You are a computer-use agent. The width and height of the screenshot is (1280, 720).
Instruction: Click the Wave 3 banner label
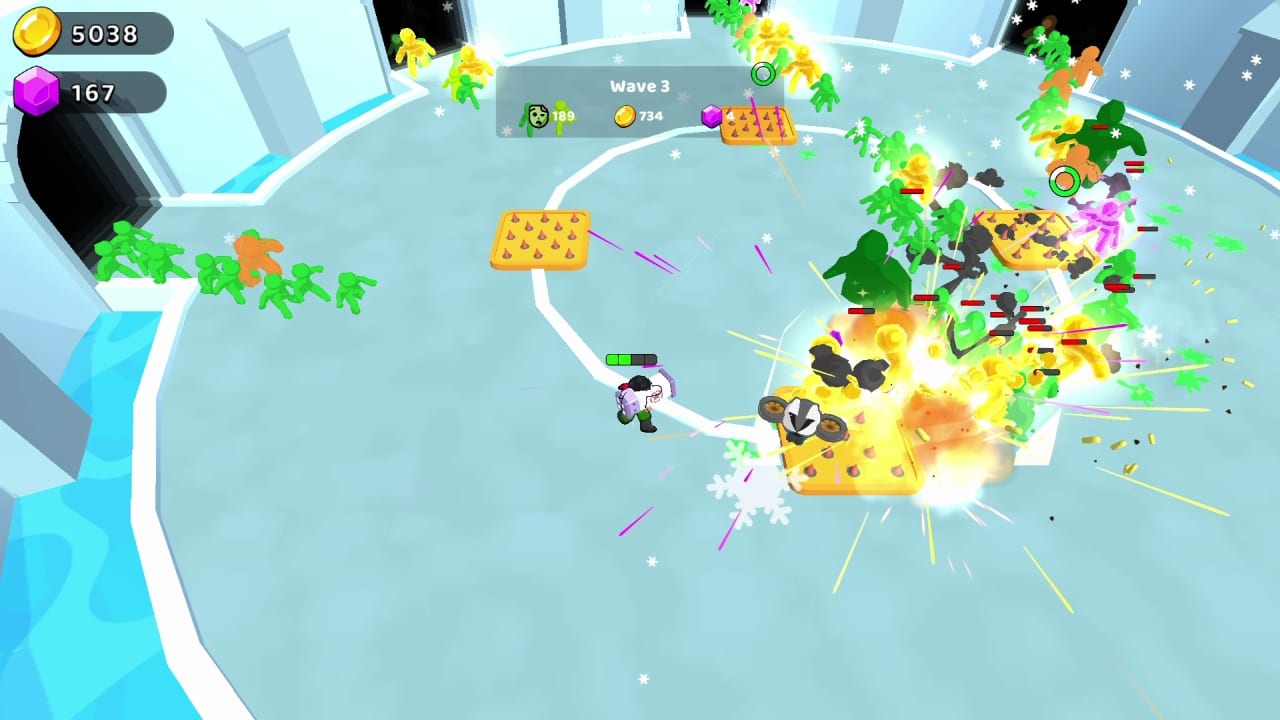(x=640, y=86)
